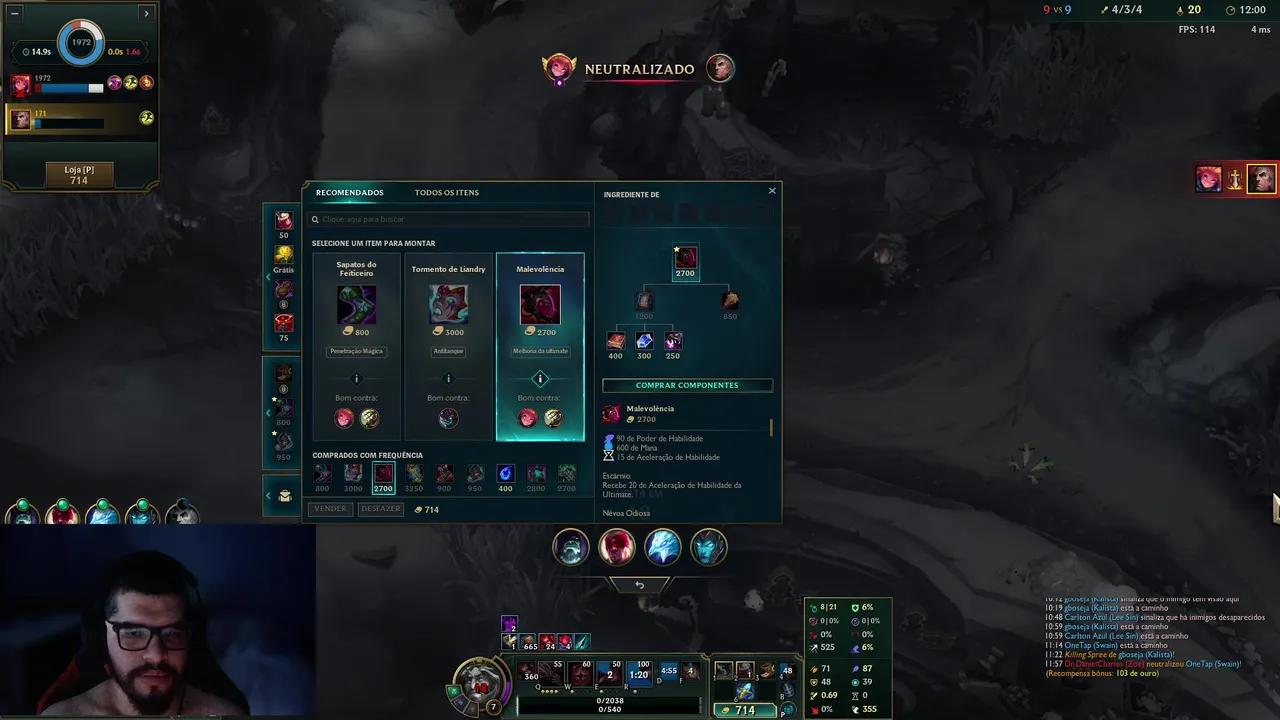Click the item search field in the shop
Viewport: 1280px width, 720px height.
coord(448,218)
